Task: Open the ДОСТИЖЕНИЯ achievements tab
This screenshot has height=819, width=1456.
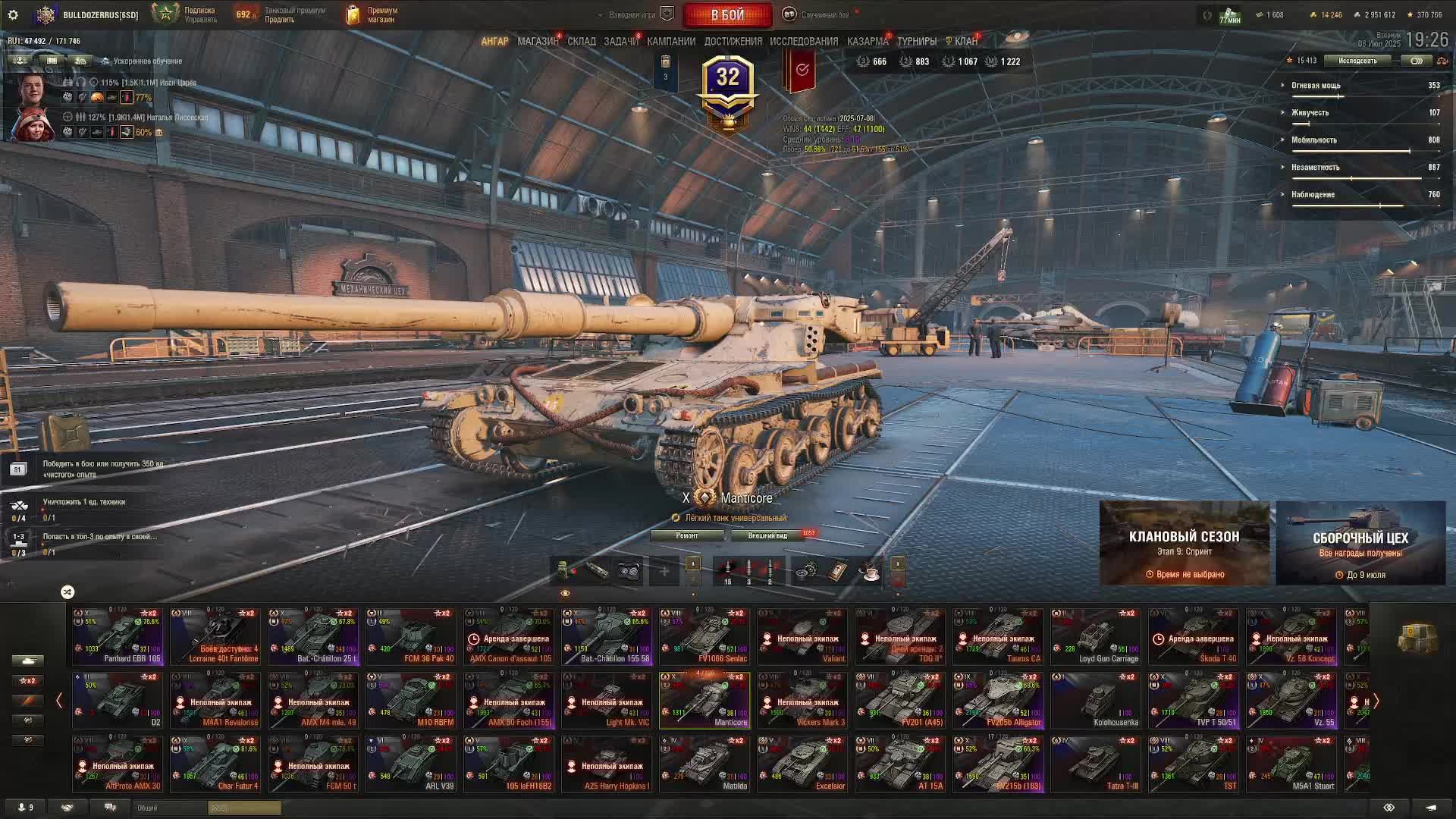Action: [733, 42]
